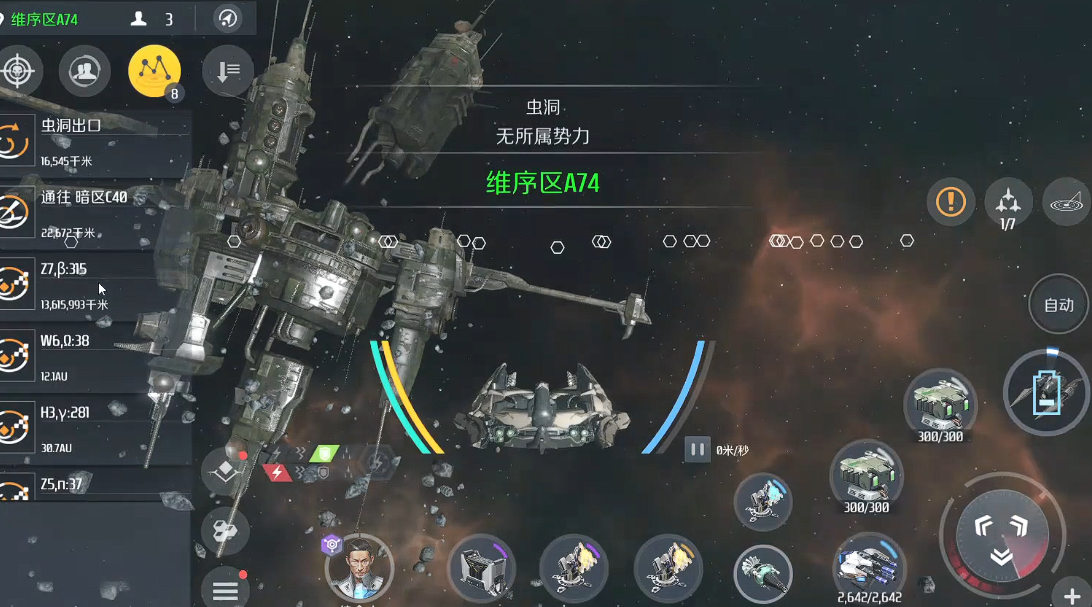Switch to the players overview tab
The height and width of the screenshot is (607, 1092).
[85, 71]
